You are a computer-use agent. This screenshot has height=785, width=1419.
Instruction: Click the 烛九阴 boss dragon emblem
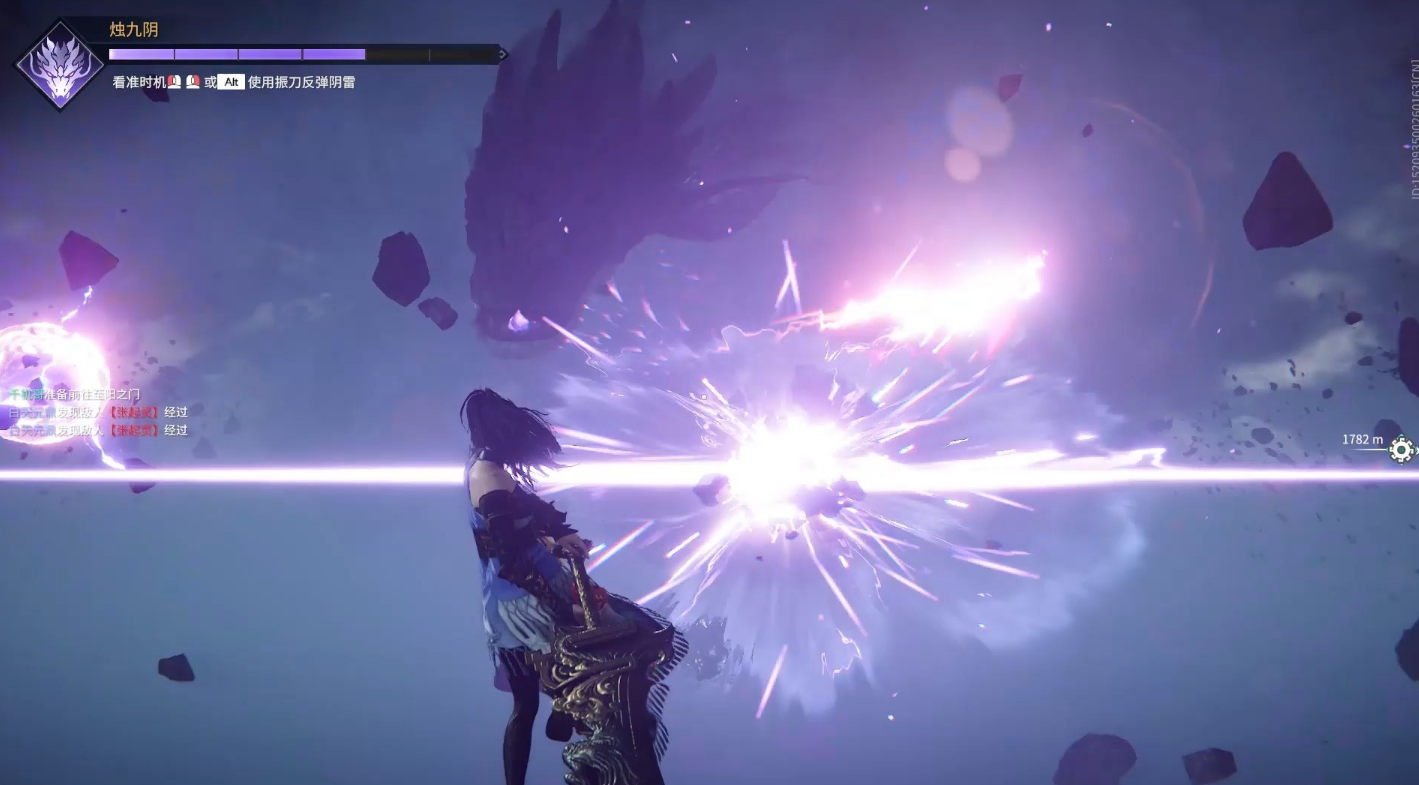coord(59,66)
